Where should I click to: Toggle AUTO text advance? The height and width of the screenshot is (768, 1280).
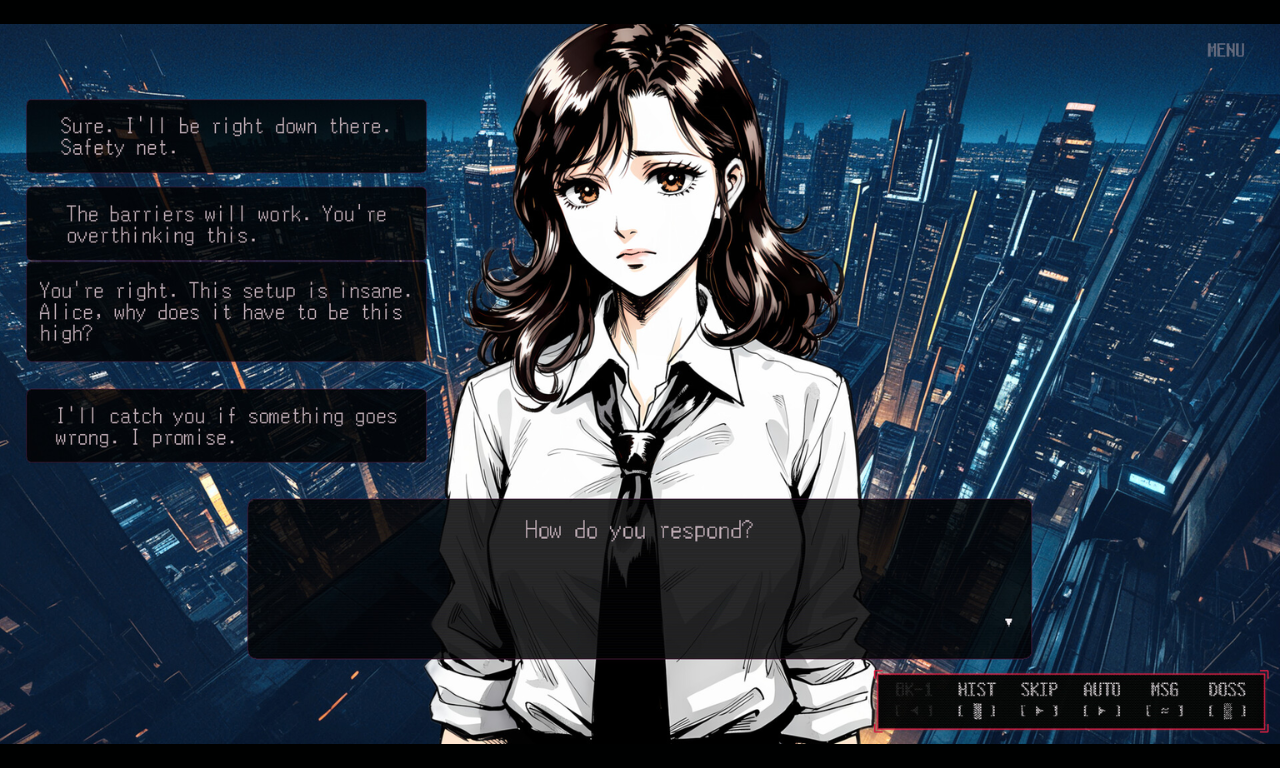click(1102, 700)
